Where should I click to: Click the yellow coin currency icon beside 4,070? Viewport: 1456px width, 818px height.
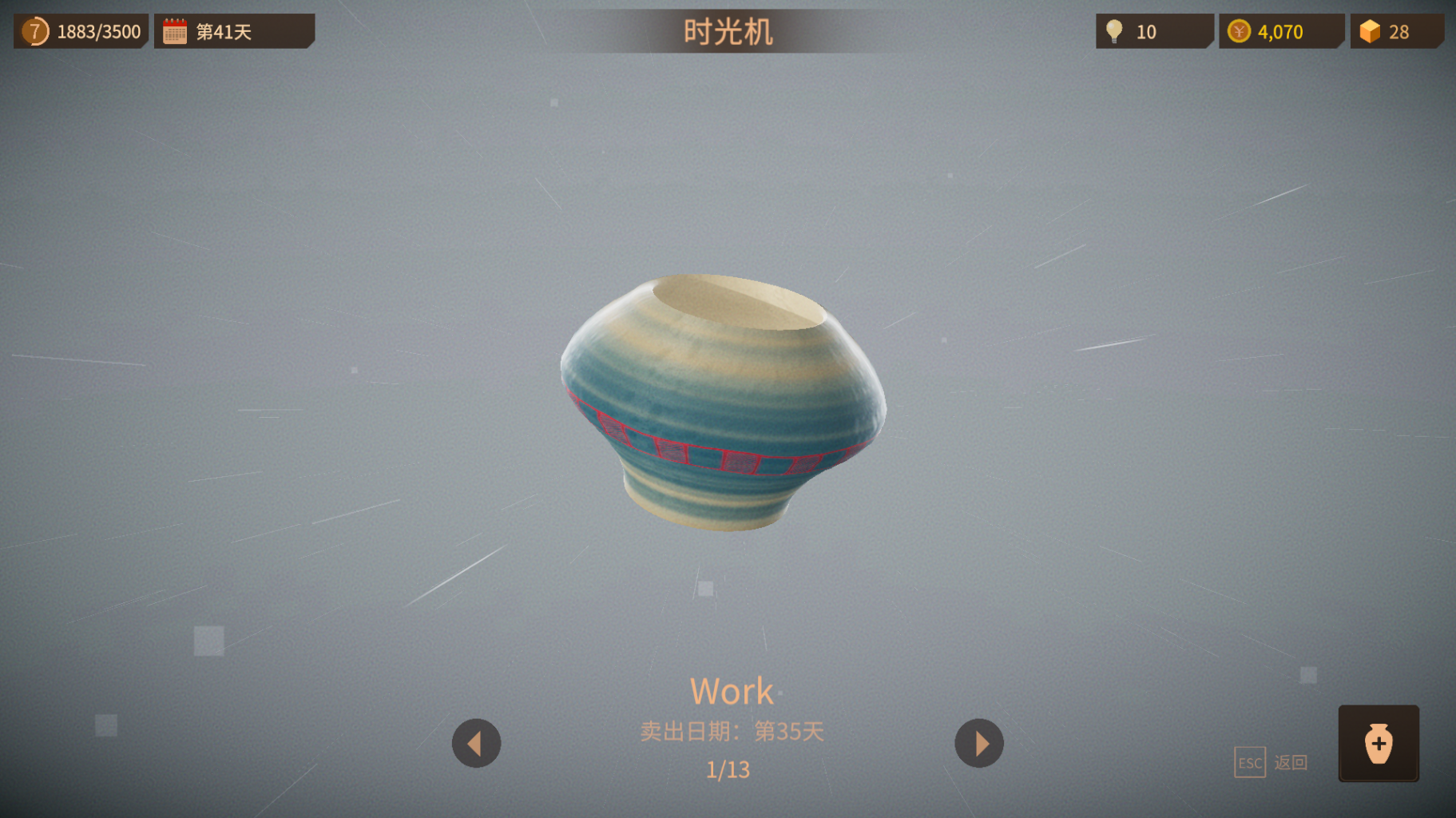pyautogui.click(x=1239, y=31)
